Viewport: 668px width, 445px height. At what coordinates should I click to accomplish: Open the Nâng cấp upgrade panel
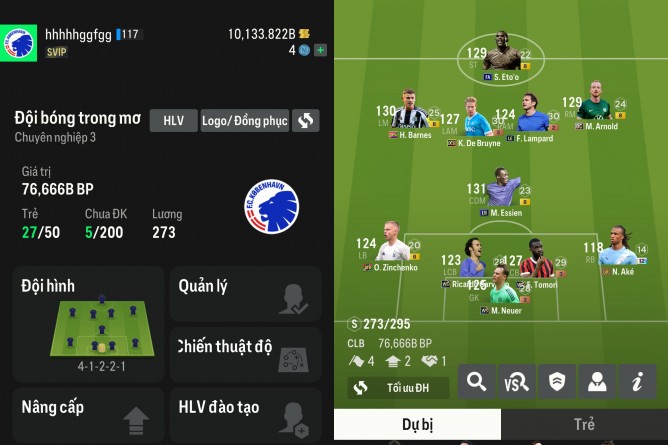tap(86, 414)
